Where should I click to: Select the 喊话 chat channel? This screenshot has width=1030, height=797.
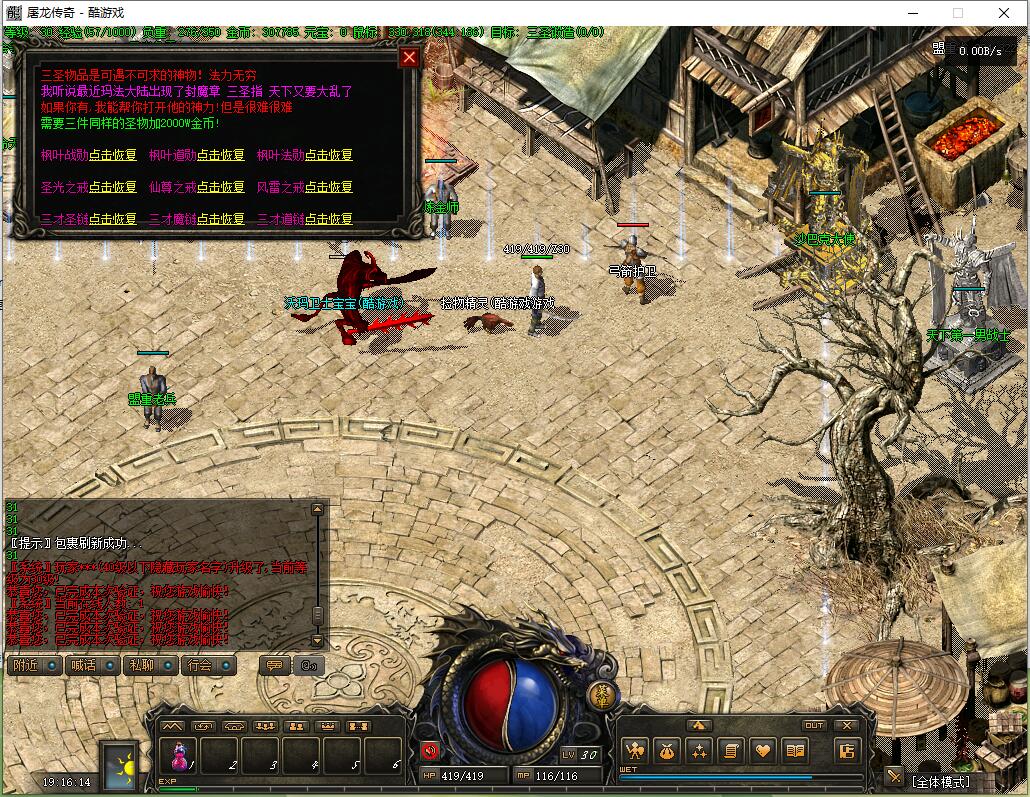click(92, 665)
